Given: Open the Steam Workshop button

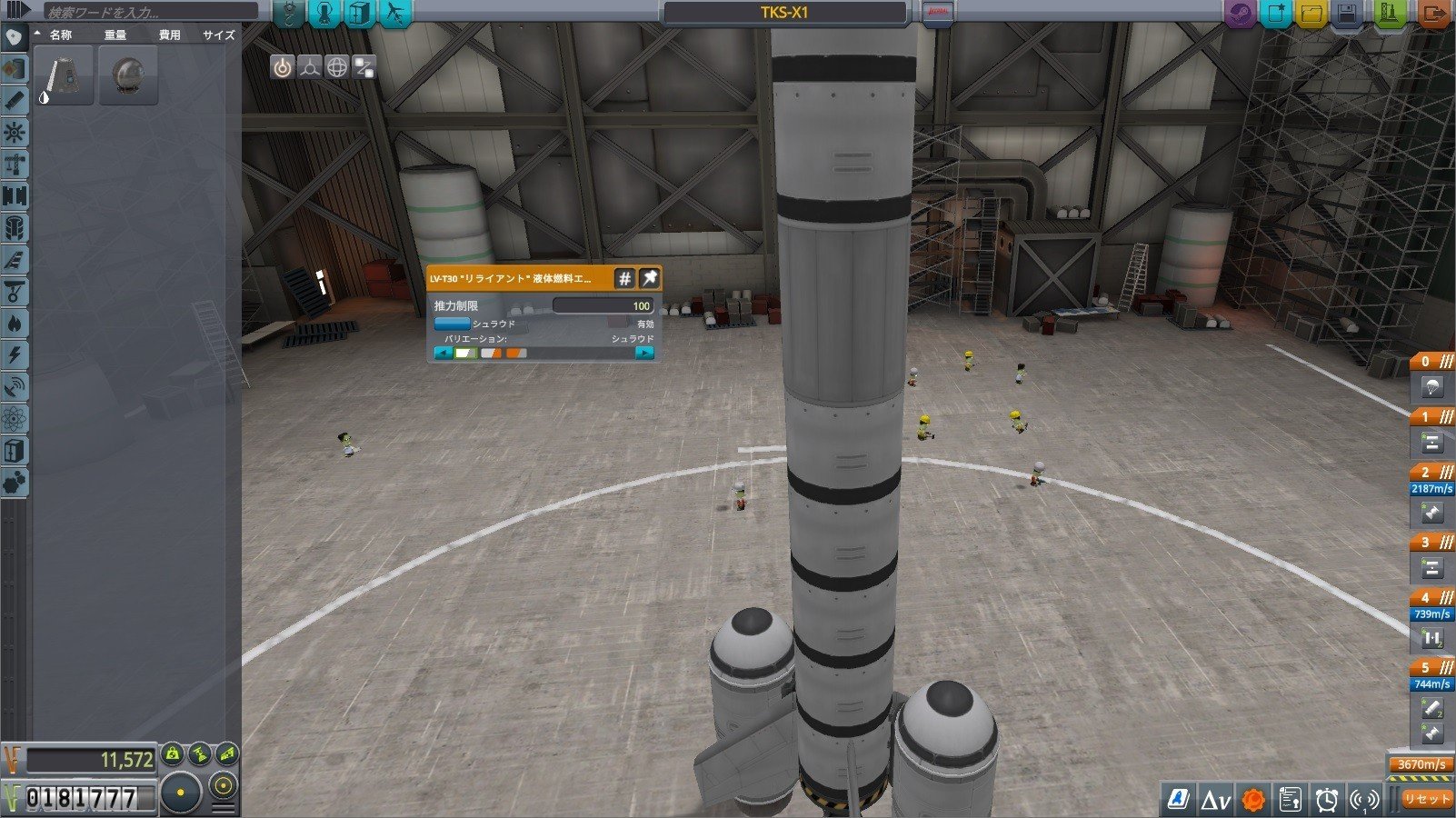Looking at the screenshot, I should 1240,14.
